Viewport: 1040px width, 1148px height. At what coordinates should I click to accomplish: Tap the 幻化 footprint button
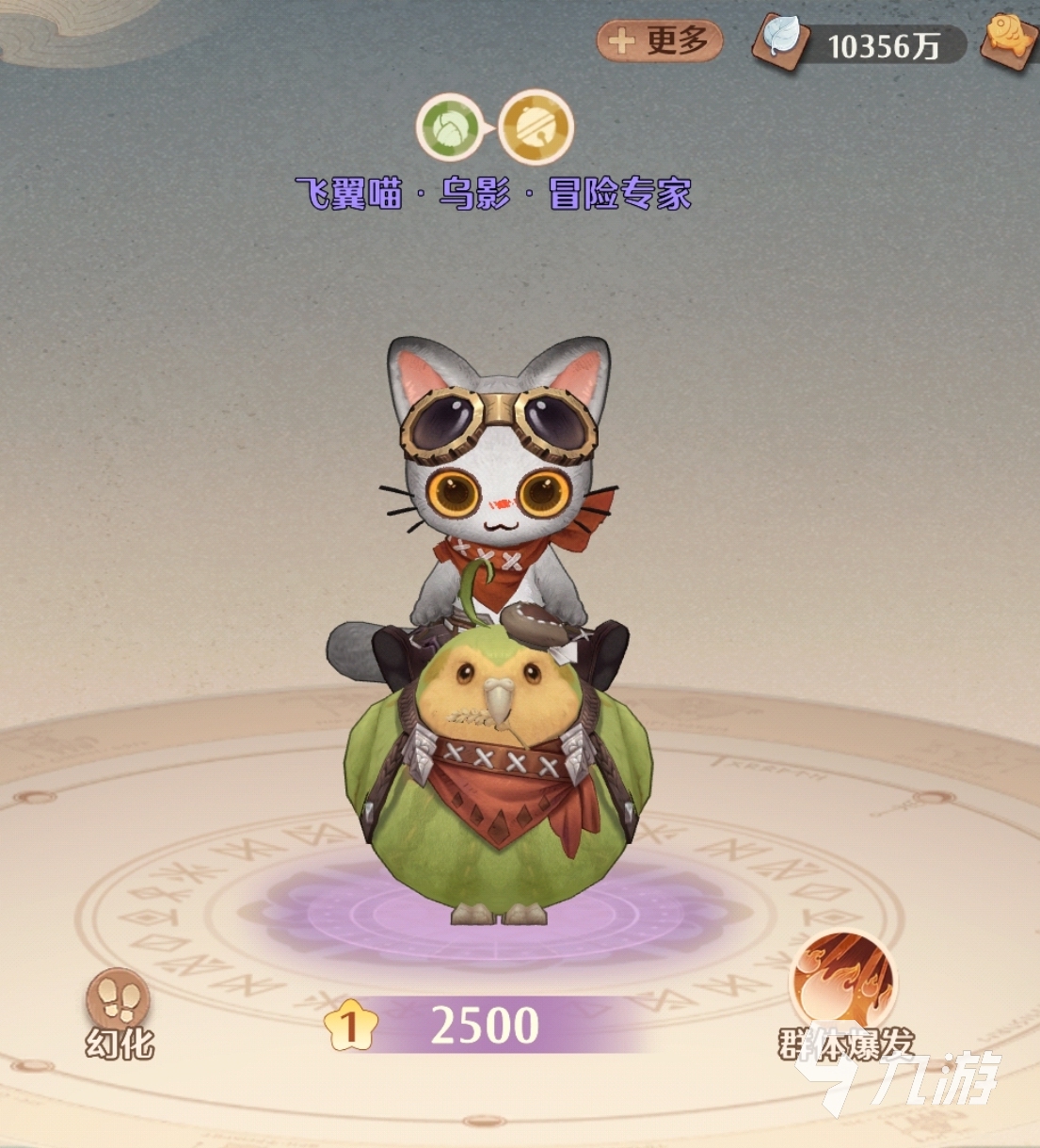(x=119, y=1001)
